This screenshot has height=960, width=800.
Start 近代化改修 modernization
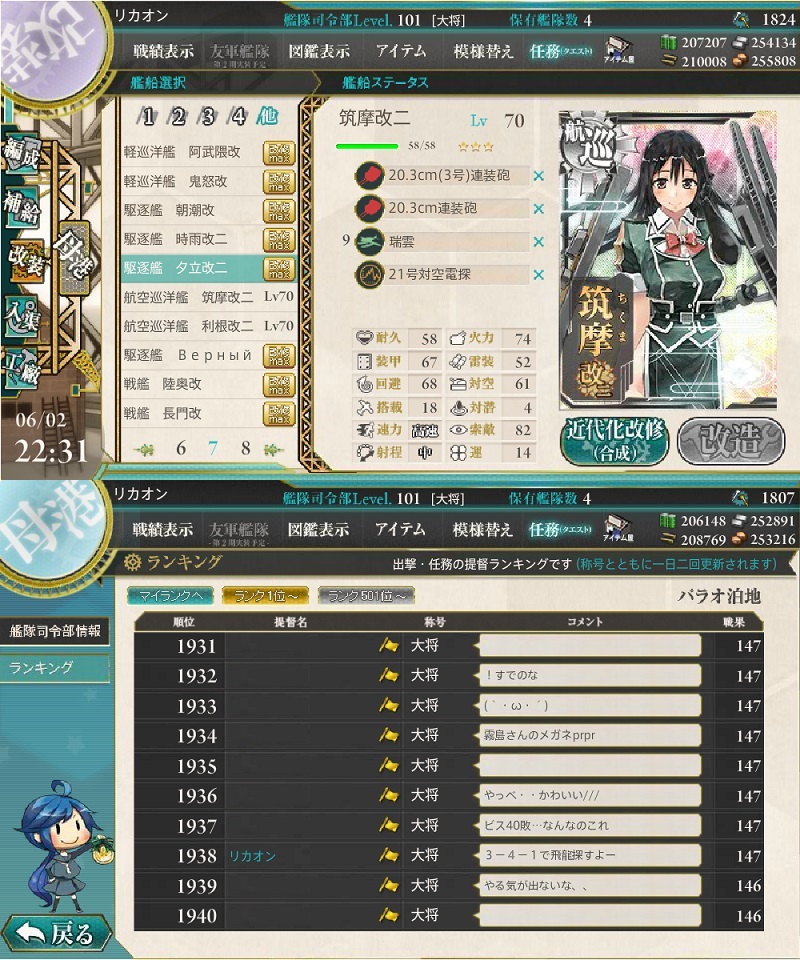tap(613, 441)
